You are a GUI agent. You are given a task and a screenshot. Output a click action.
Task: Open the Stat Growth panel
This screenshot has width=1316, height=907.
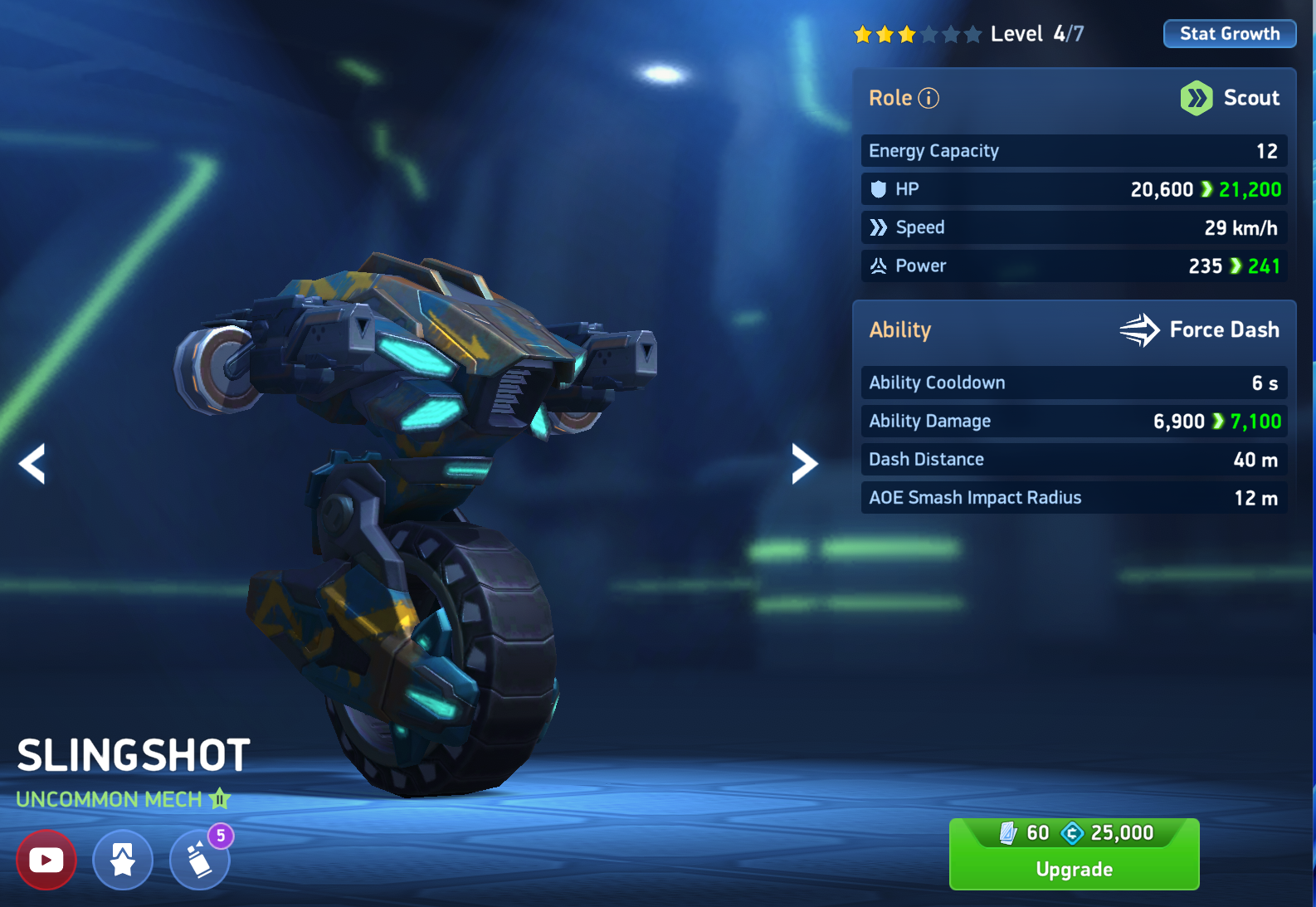[x=1229, y=33]
